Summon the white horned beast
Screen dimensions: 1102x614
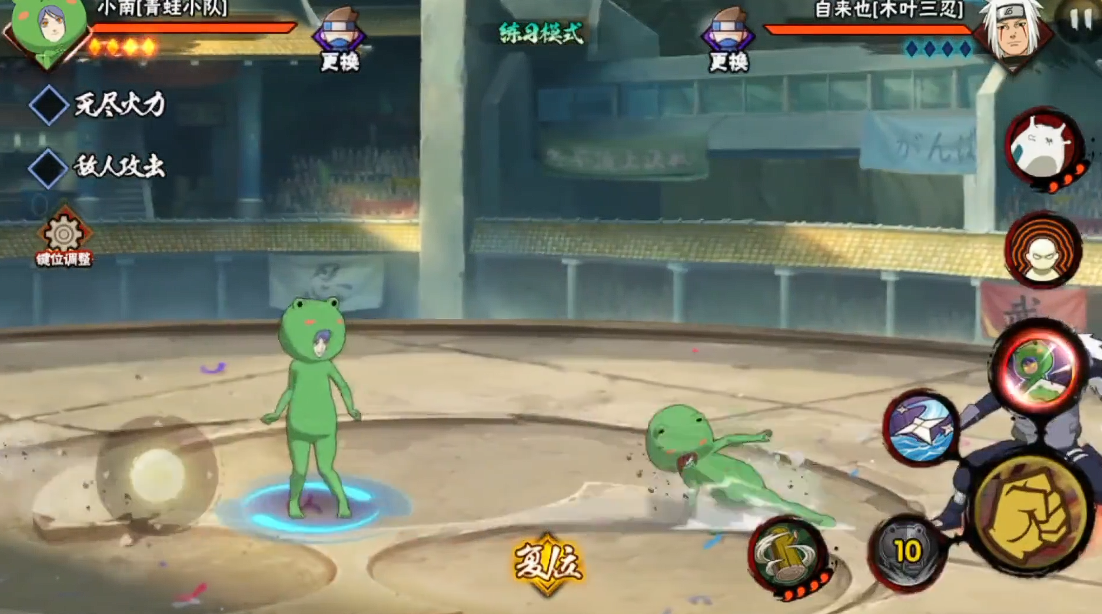coord(1043,148)
